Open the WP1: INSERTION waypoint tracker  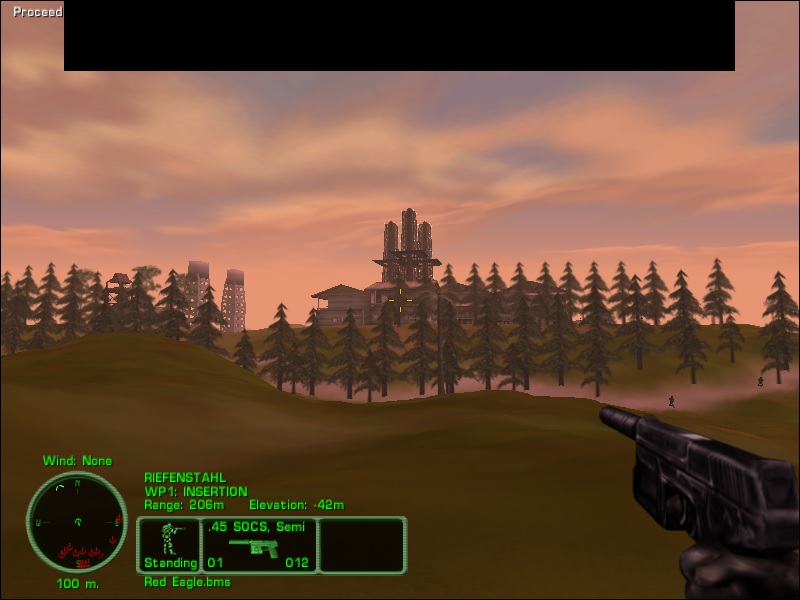(x=195, y=491)
